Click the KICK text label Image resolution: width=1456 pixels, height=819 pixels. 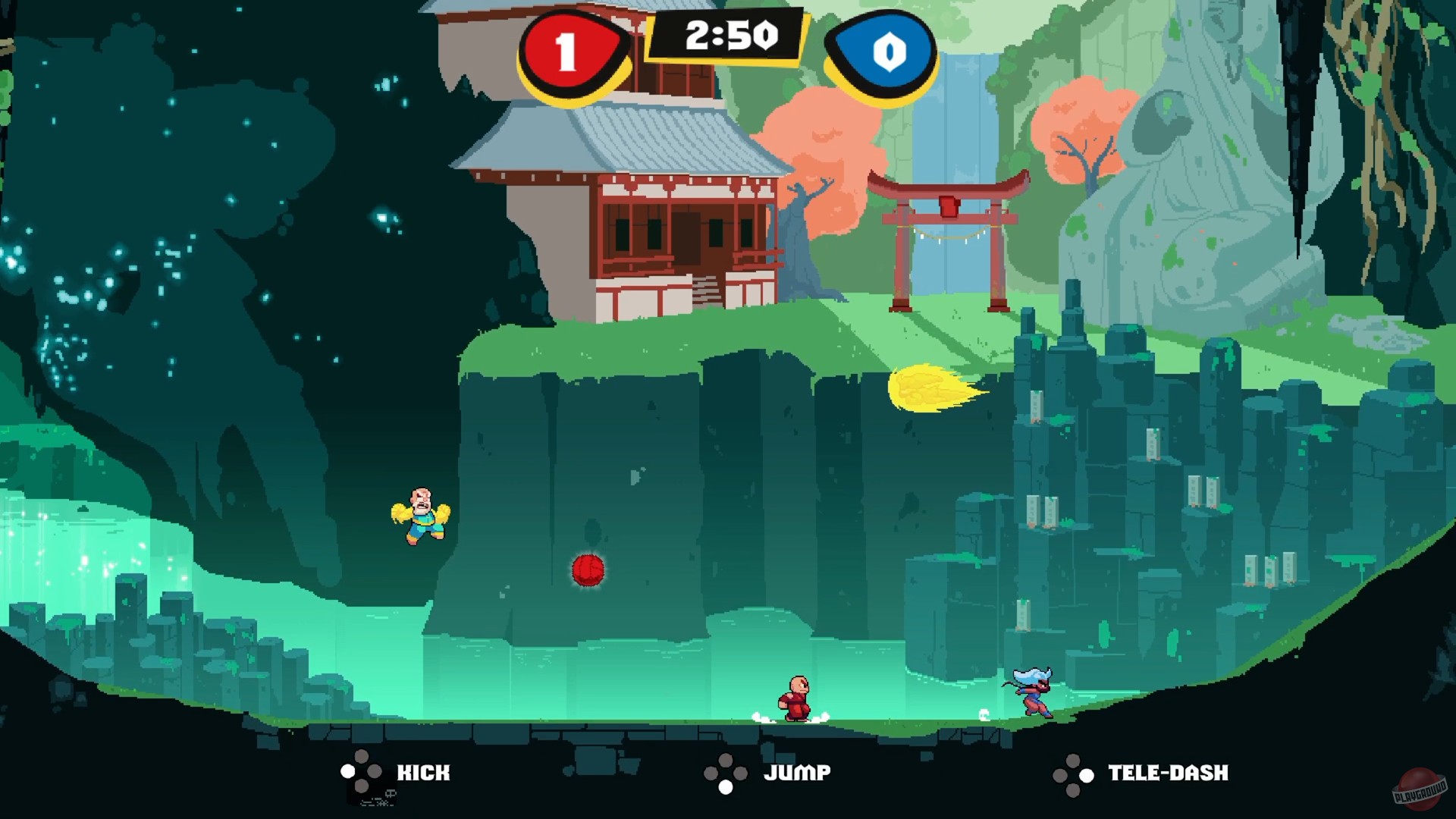tap(424, 773)
